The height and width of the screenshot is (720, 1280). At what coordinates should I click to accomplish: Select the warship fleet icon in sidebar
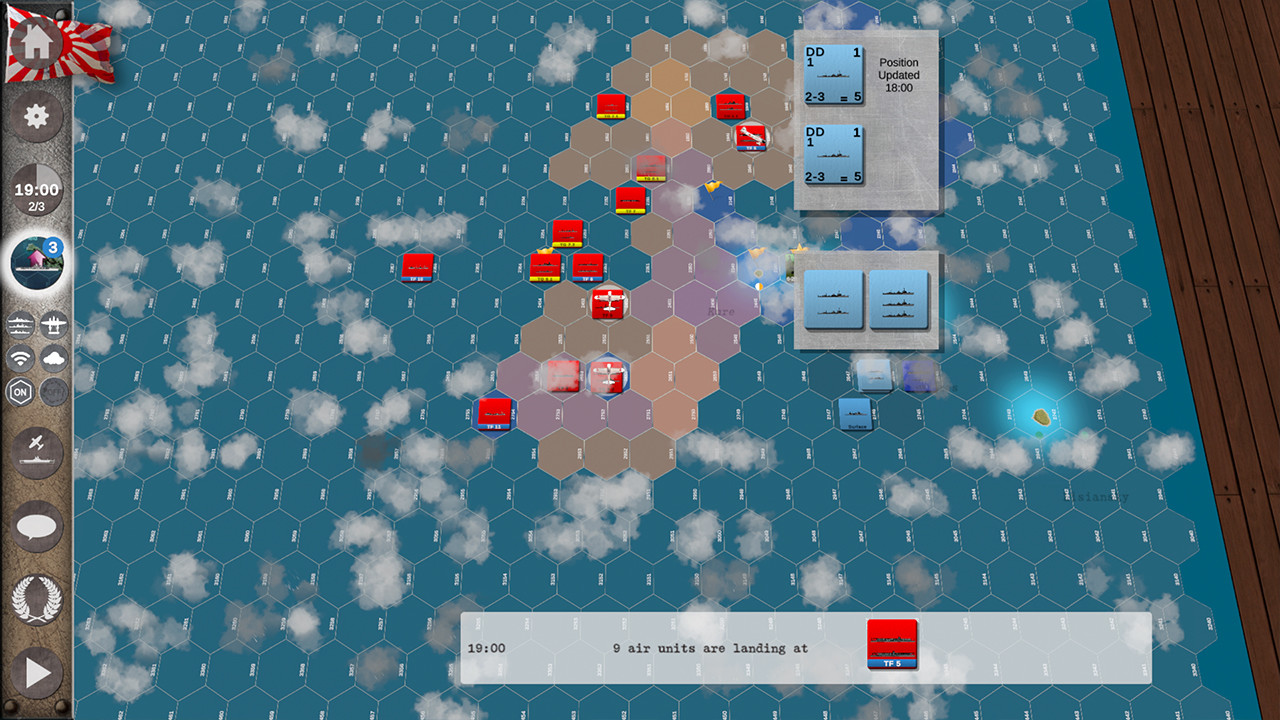pyautogui.click(x=20, y=325)
